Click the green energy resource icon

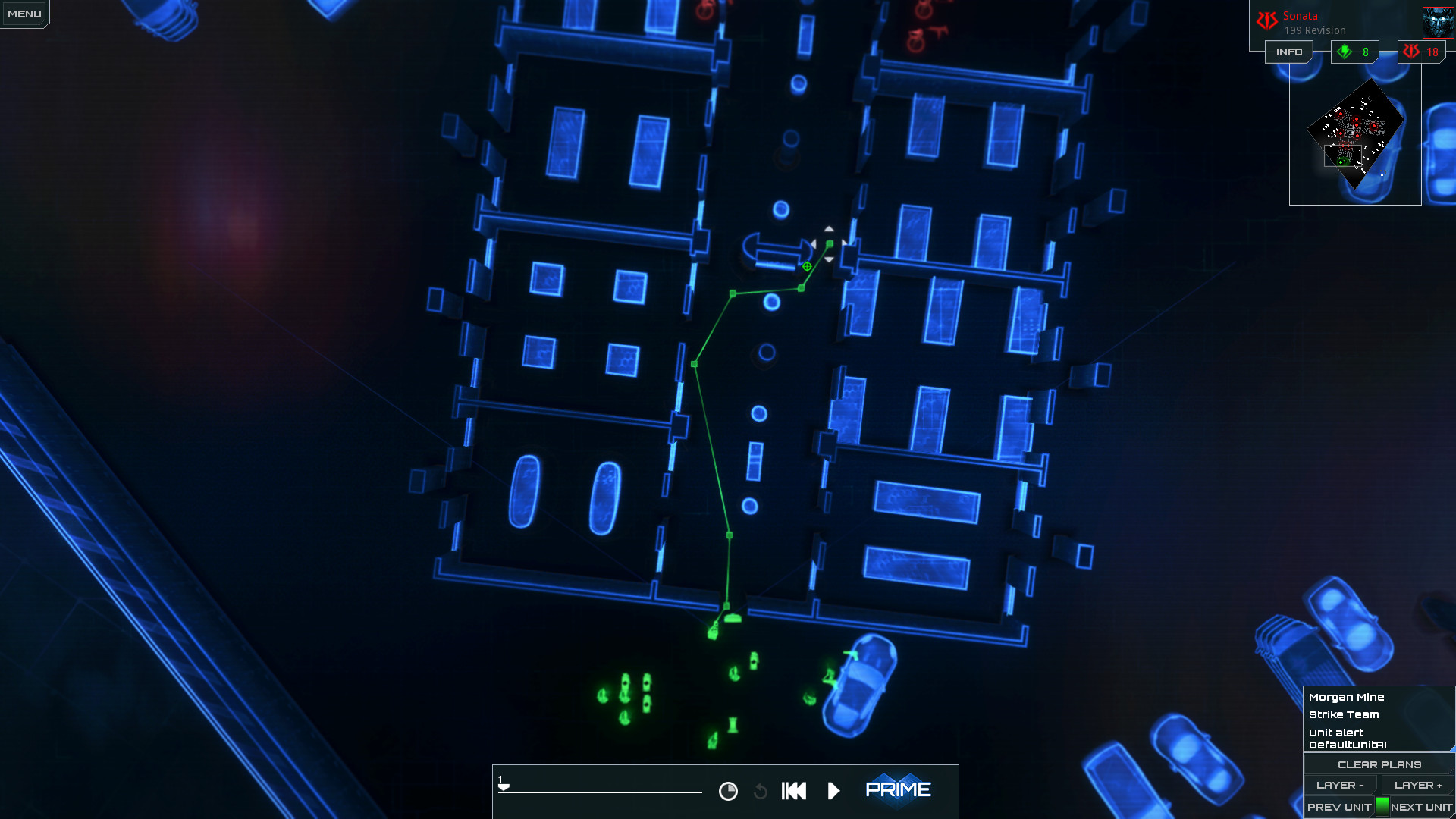(x=1345, y=52)
